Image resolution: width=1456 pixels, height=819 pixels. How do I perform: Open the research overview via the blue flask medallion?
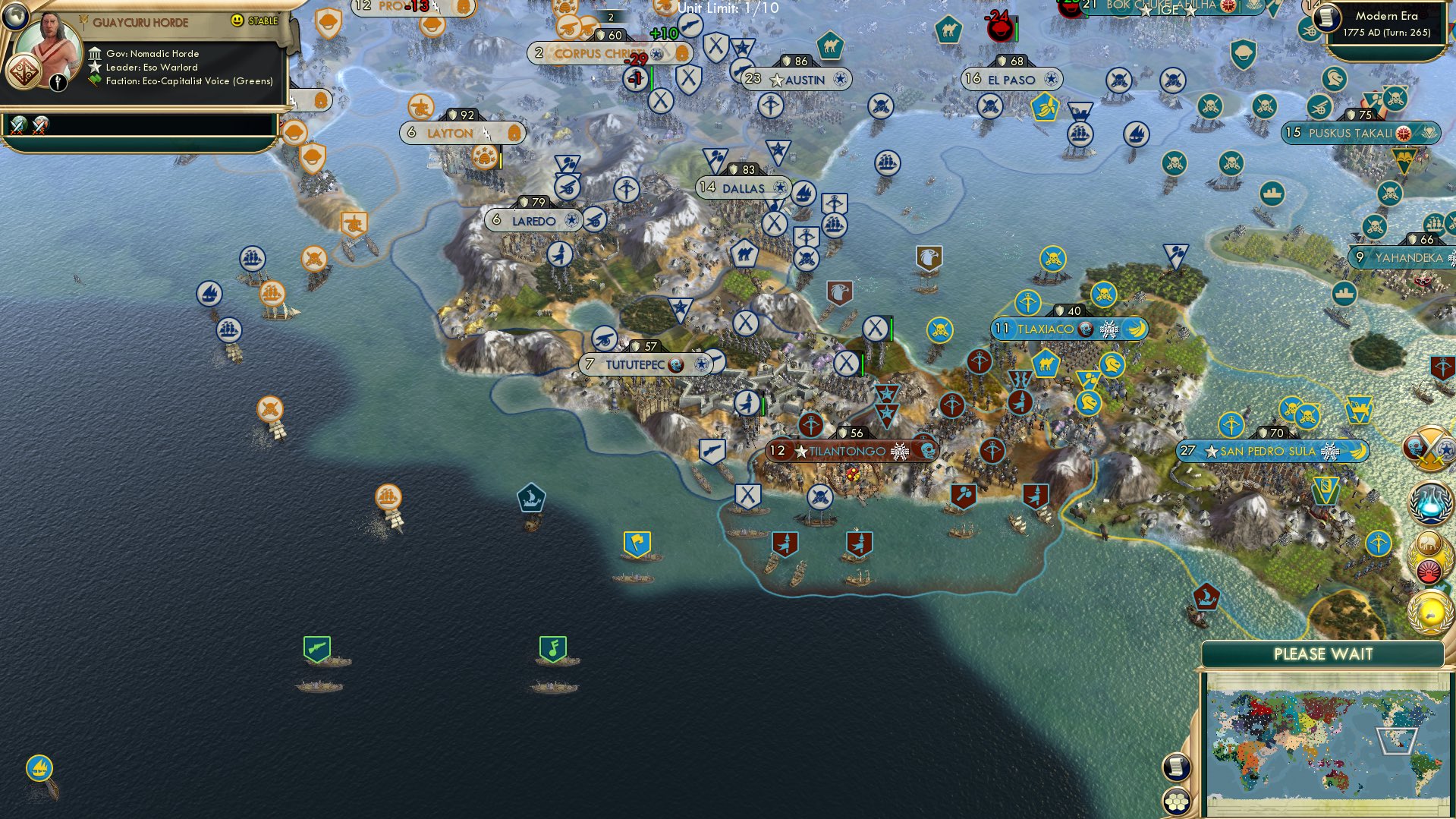click(x=1429, y=504)
